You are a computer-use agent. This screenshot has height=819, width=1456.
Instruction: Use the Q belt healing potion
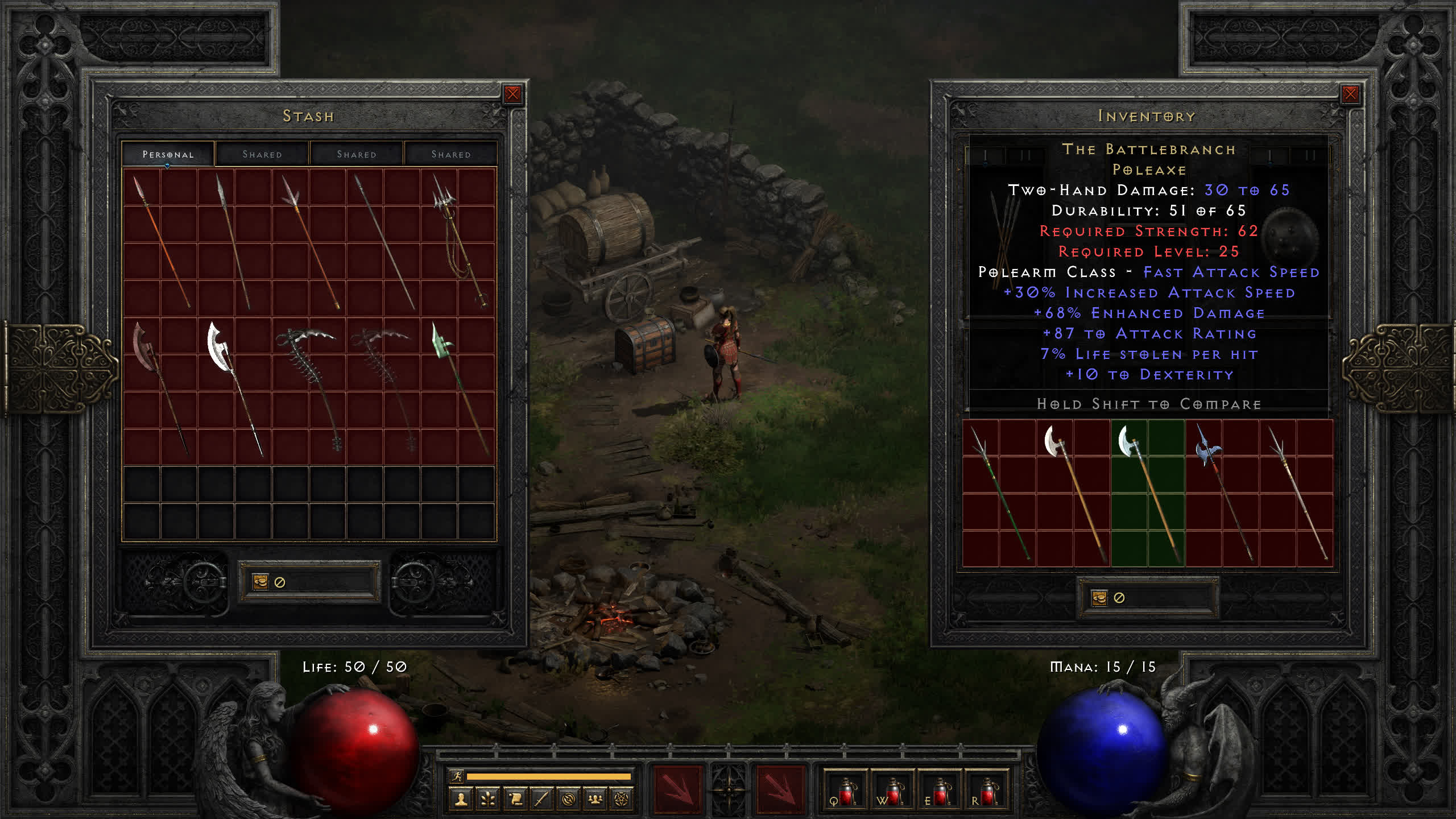[x=845, y=792]
